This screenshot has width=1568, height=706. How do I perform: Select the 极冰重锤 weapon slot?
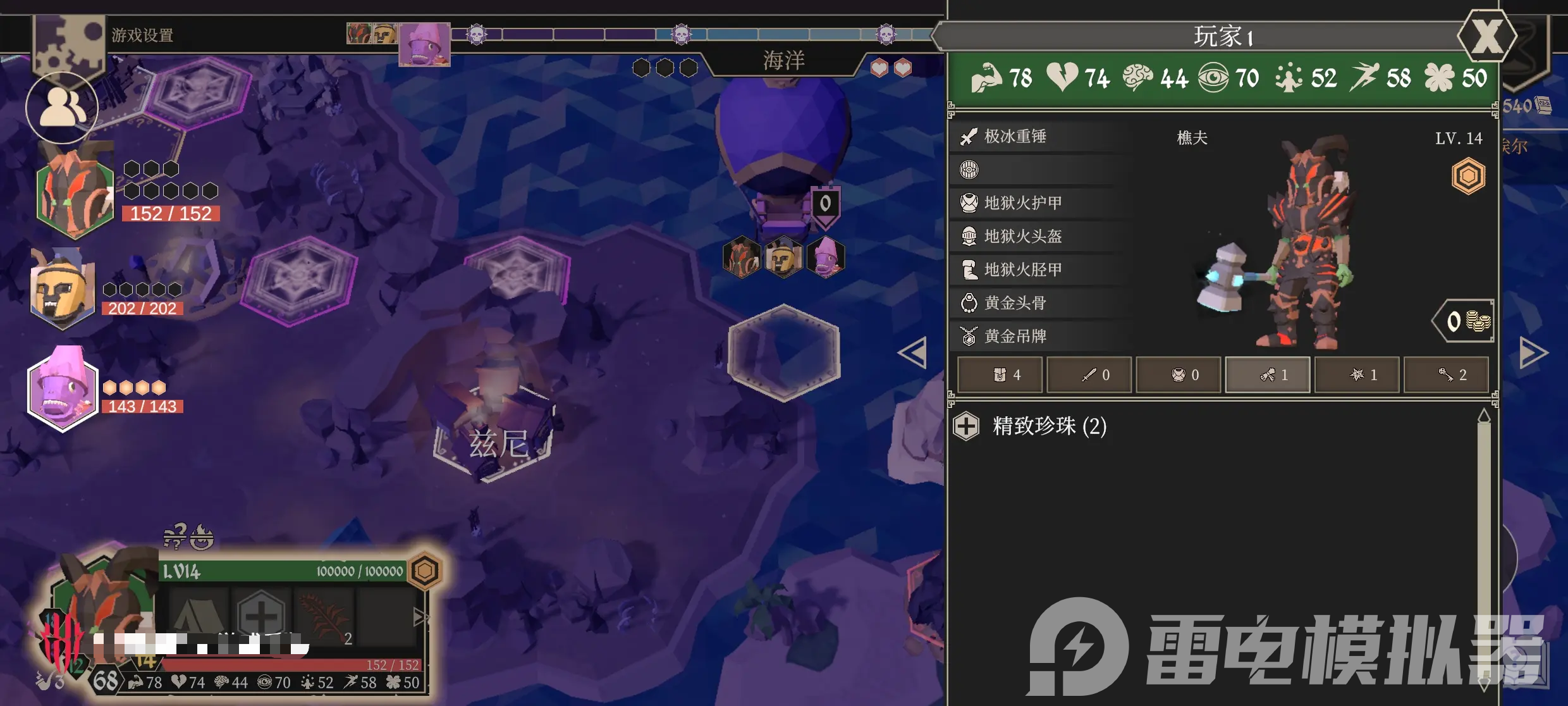coord(1024,137)
